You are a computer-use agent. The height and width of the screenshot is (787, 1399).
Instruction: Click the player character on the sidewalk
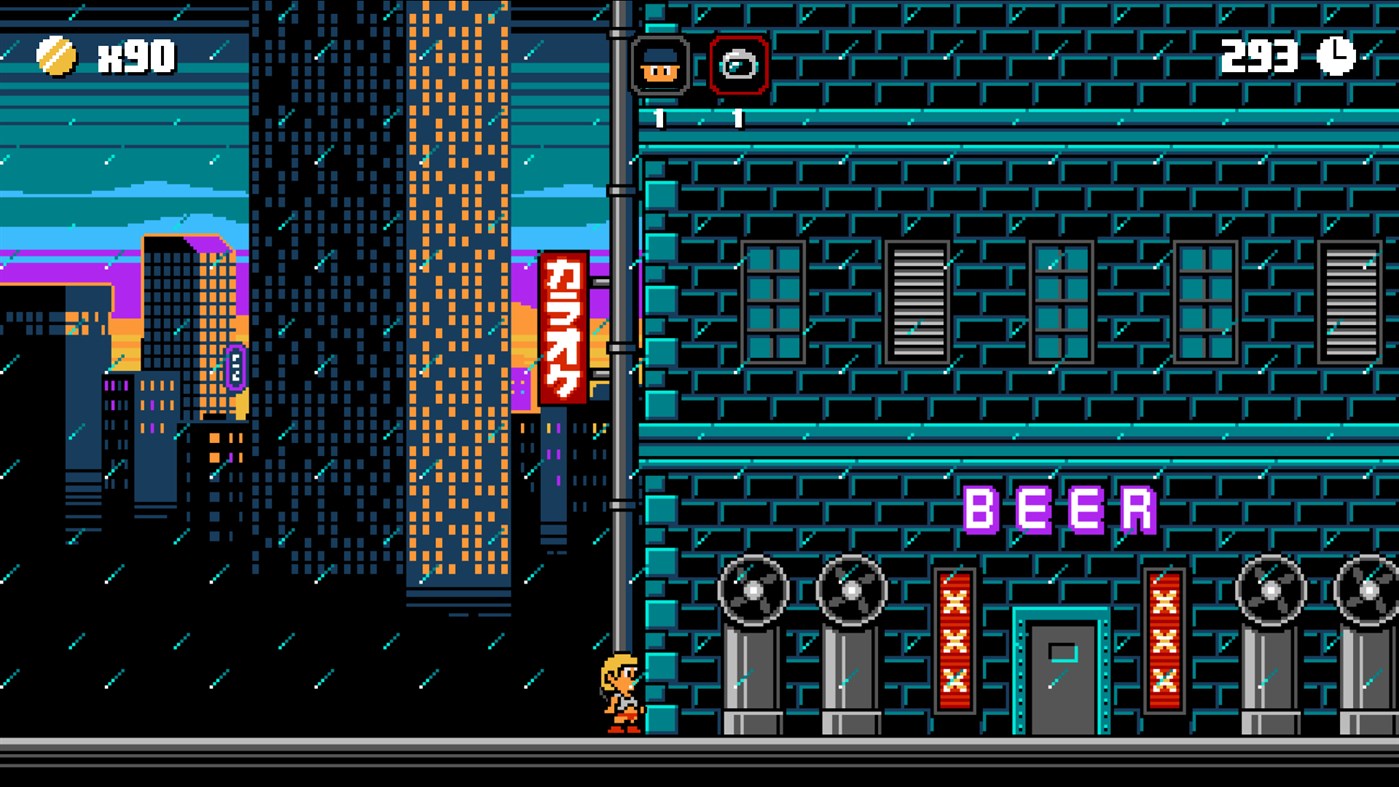coord(621,690)
